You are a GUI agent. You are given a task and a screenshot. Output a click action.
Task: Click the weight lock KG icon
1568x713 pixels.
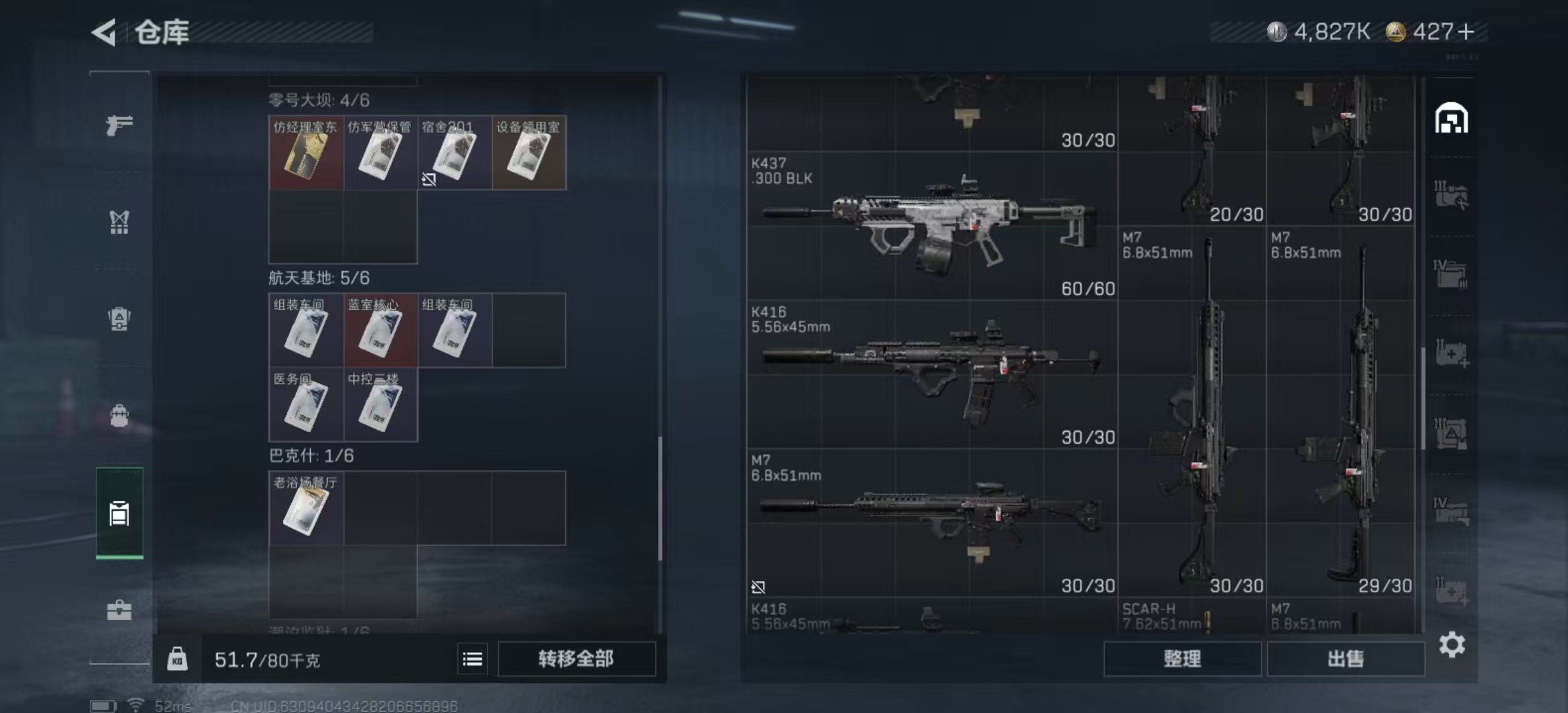click(x=177, y=659)
